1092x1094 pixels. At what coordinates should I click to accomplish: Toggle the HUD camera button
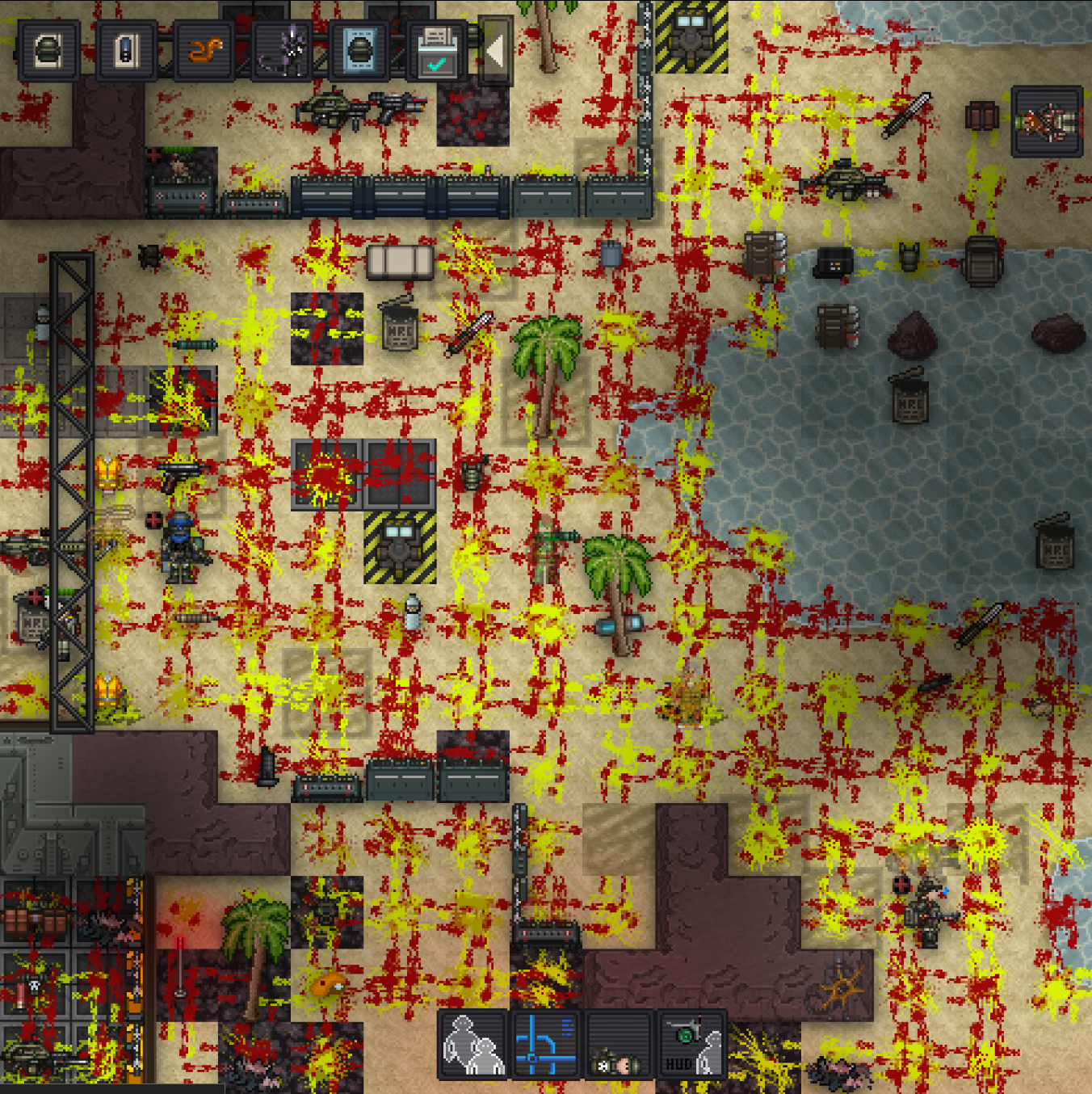(691, 1044)
